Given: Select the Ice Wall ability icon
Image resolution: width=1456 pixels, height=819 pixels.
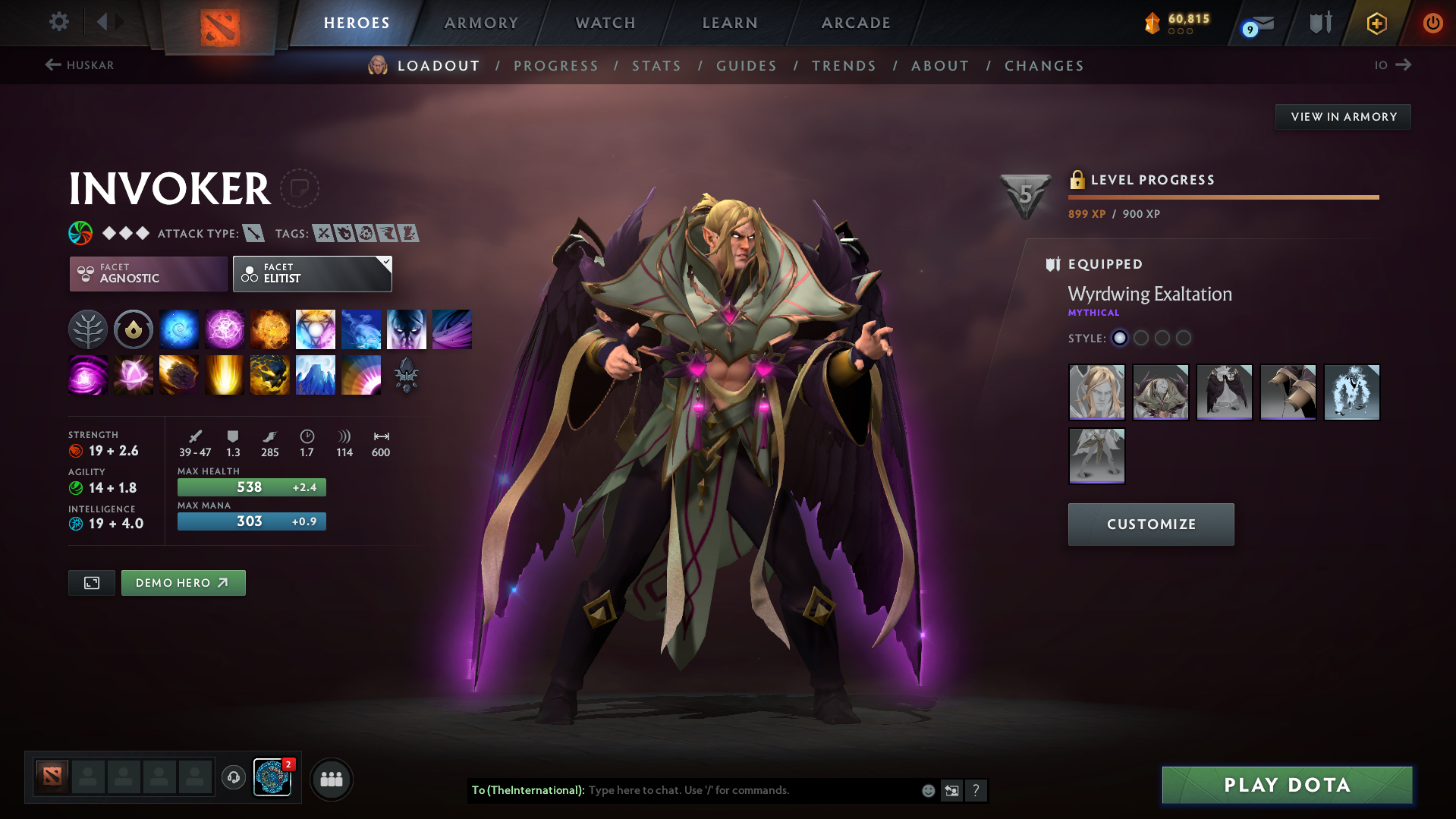Looking at the screenshot, I should pyautogui.click(x=316, y=374).
